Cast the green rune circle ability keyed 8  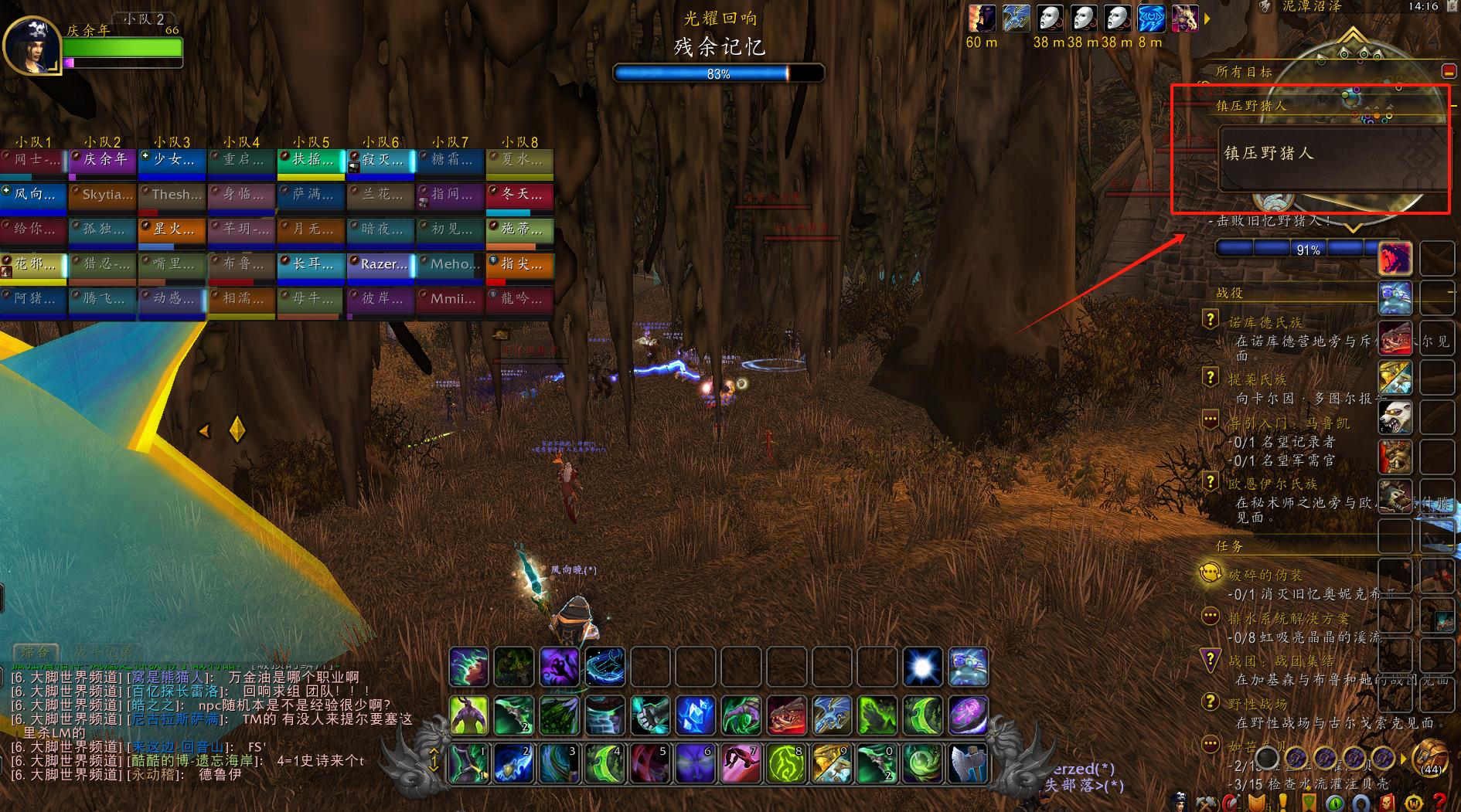(x=786, y=764)
